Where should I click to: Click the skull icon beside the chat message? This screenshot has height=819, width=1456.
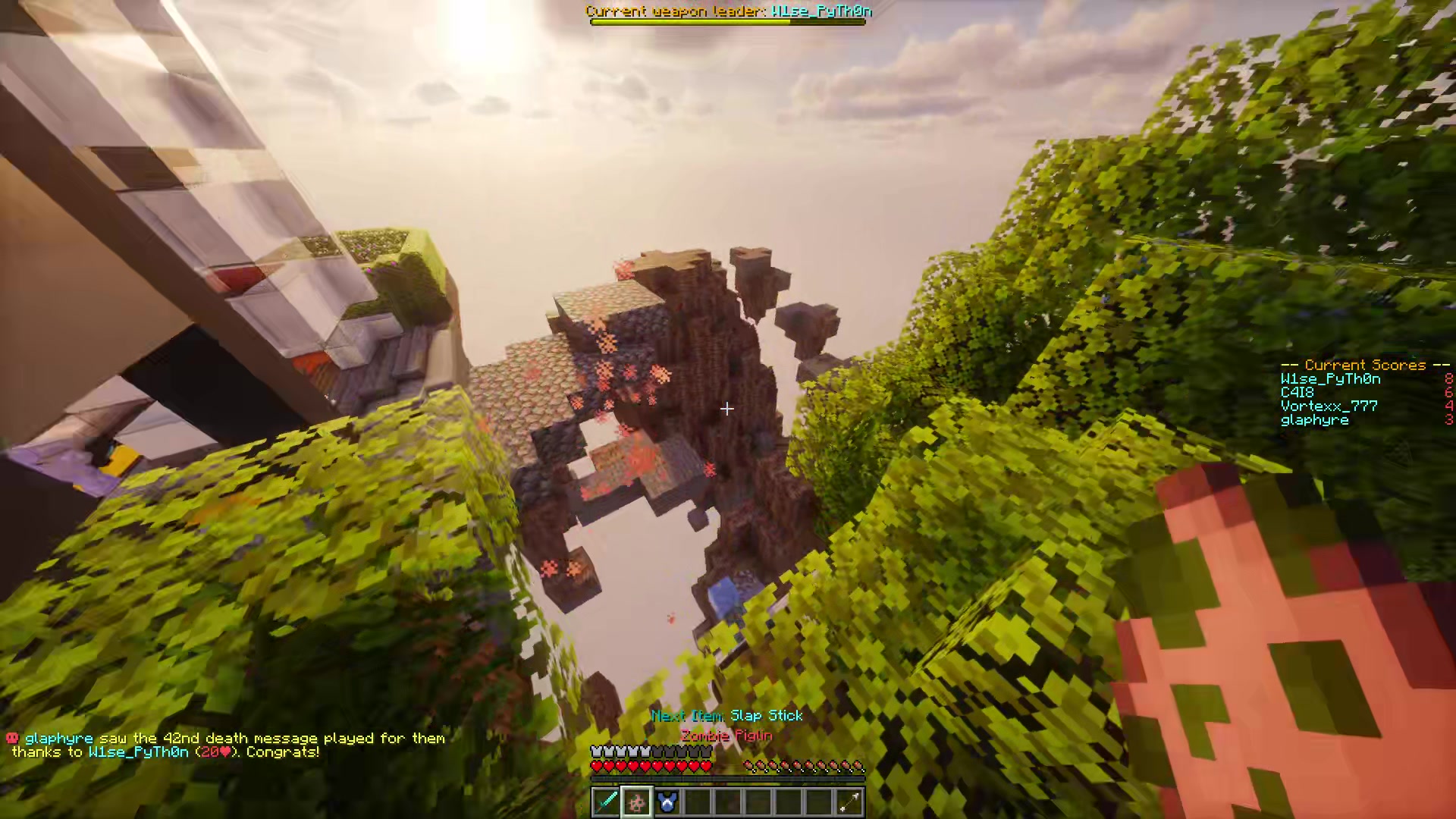tap(12, 737)
